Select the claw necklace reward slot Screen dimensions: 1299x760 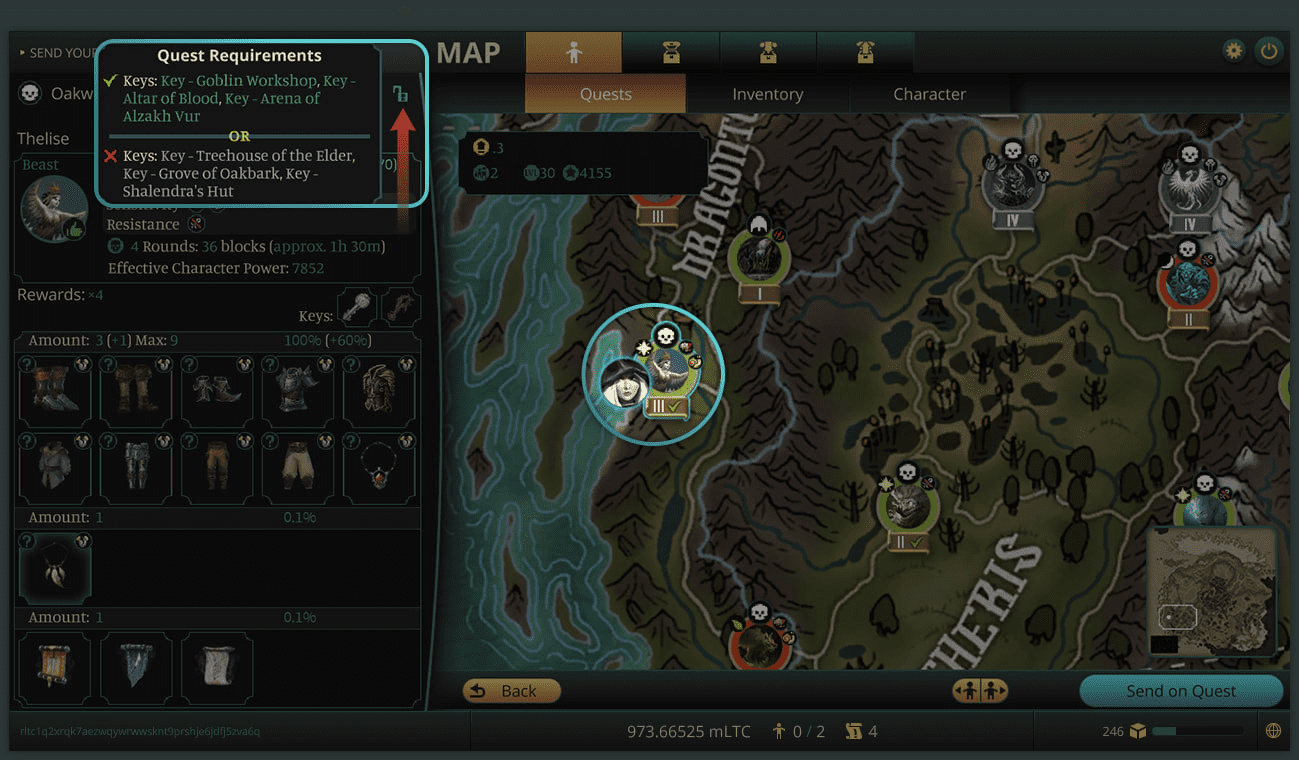pyautogui.click(x=55, y=567)
